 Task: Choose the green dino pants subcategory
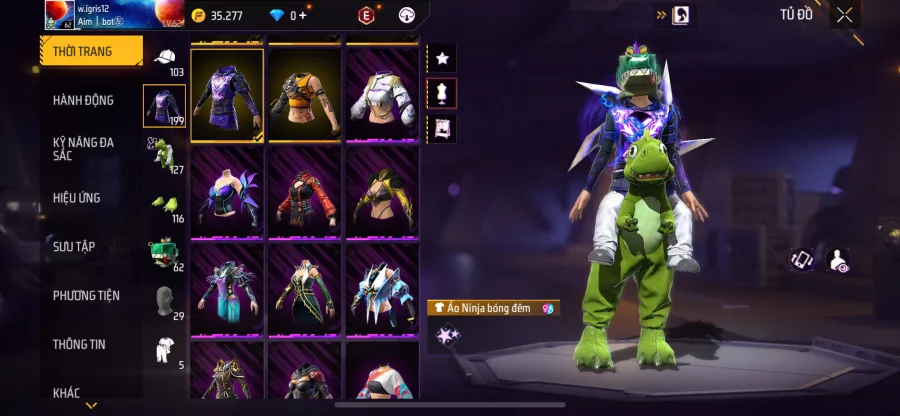[164, 154]
